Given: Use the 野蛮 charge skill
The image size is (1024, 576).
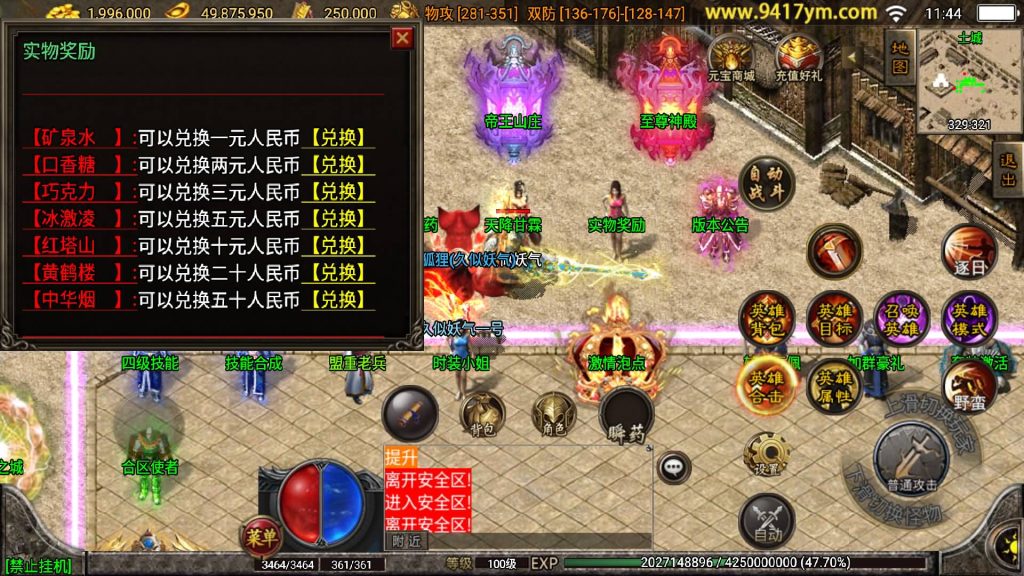Looking at the screenshot, I should point(969,386).
